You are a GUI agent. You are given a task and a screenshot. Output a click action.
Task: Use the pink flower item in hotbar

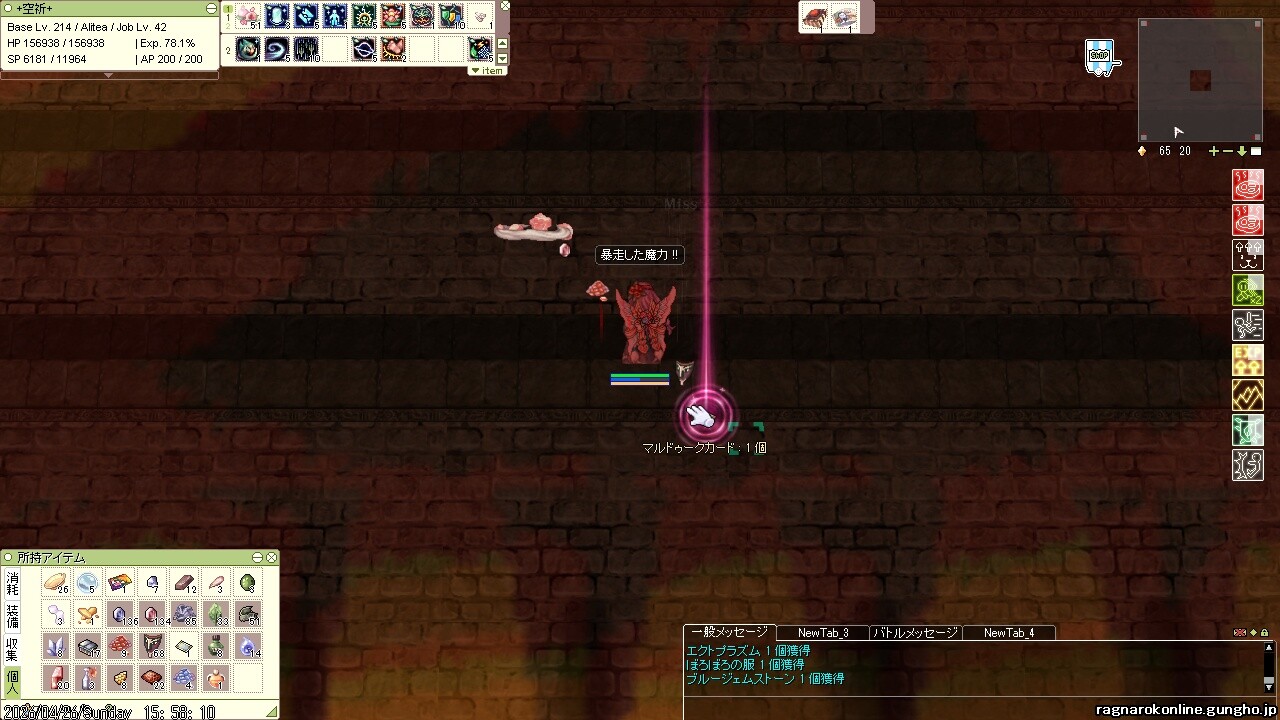pyautogui.click(x=248, y=16)
